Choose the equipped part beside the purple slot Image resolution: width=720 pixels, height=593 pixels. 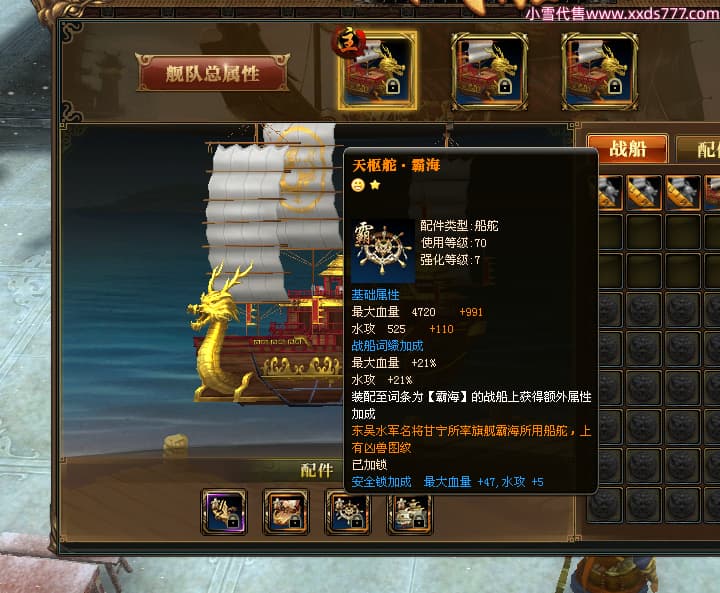coord(286,512)
